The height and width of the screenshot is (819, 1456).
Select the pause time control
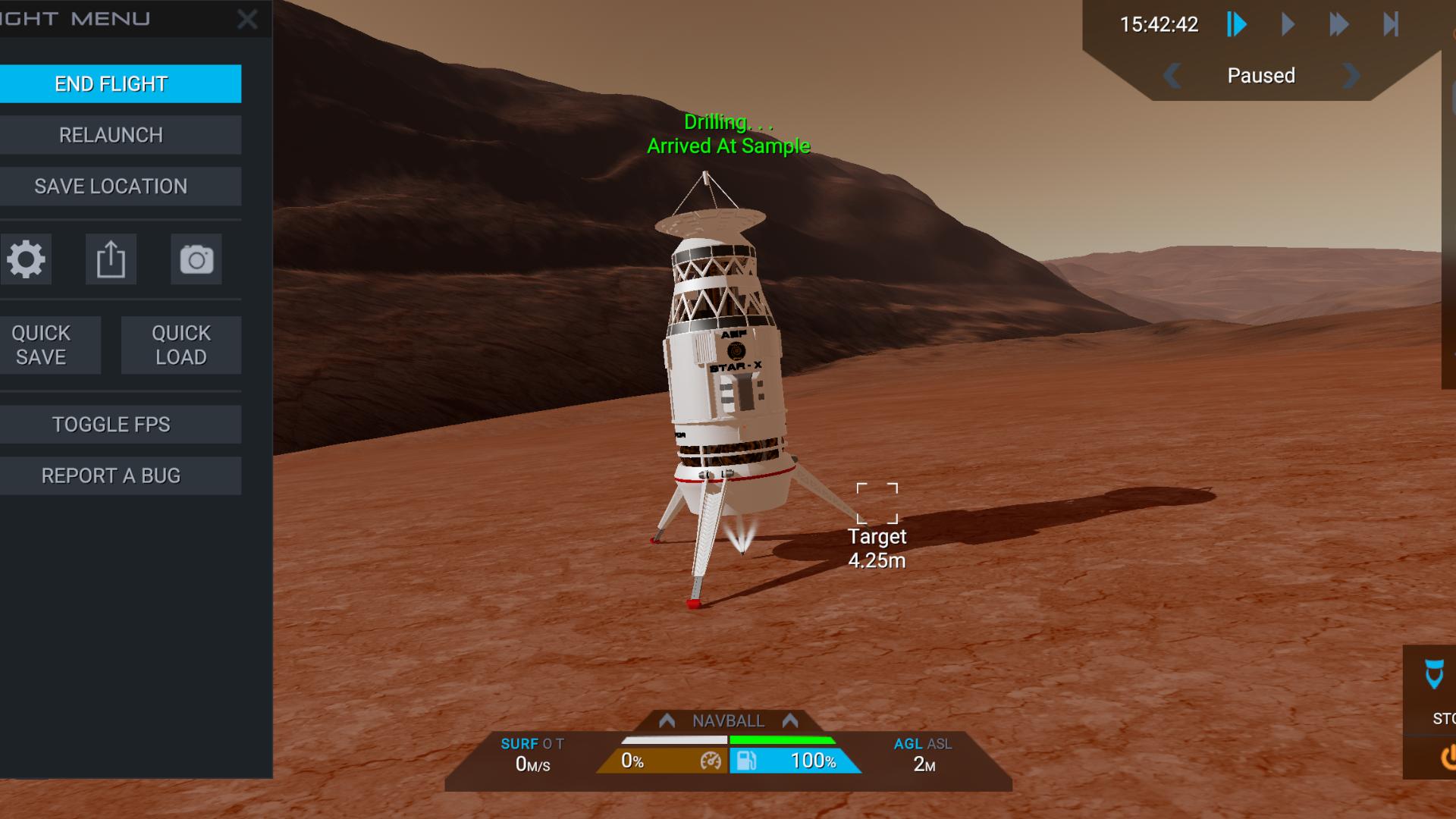click(1236, 25)
